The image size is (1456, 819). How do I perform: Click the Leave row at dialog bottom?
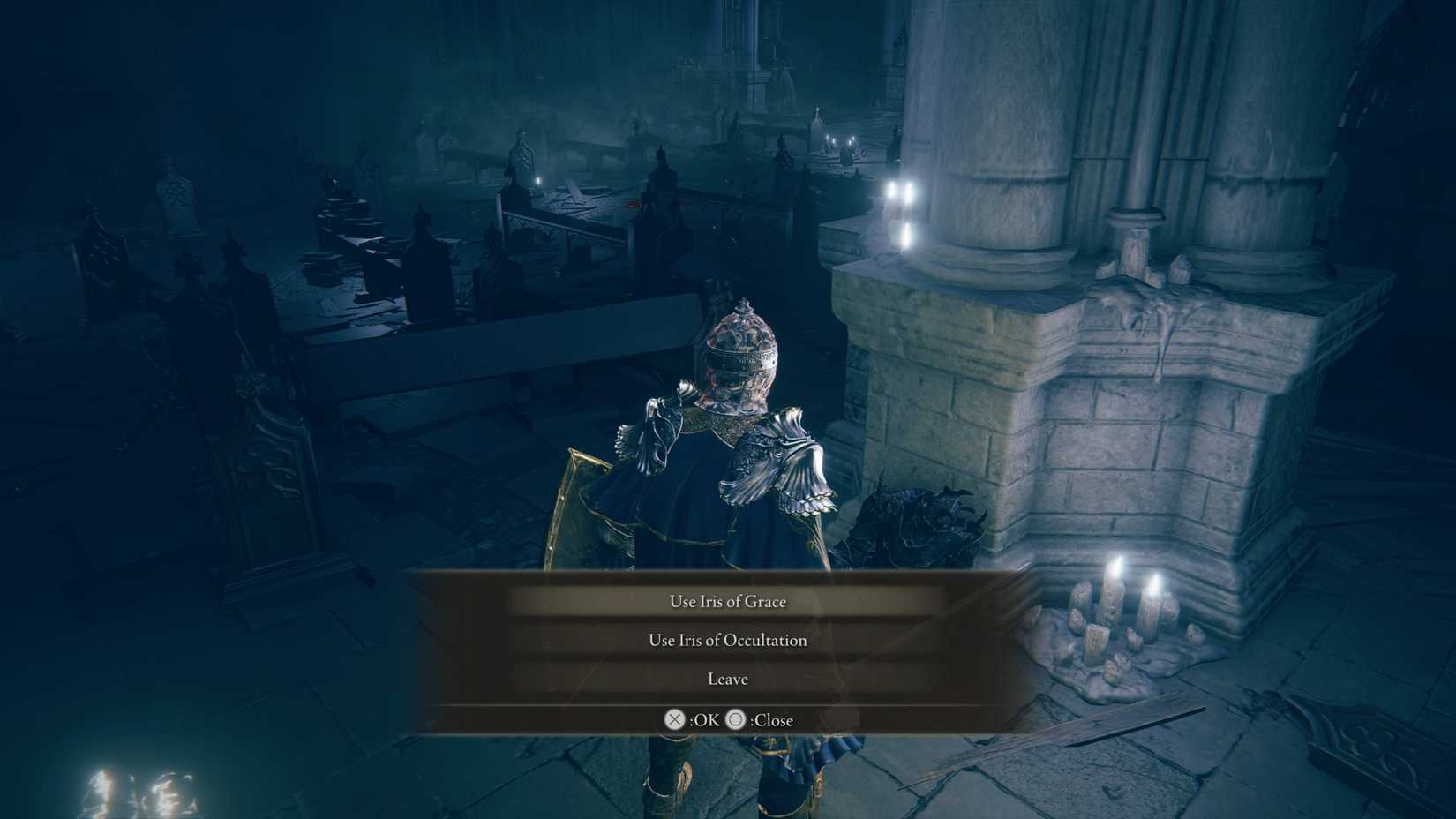726,679
